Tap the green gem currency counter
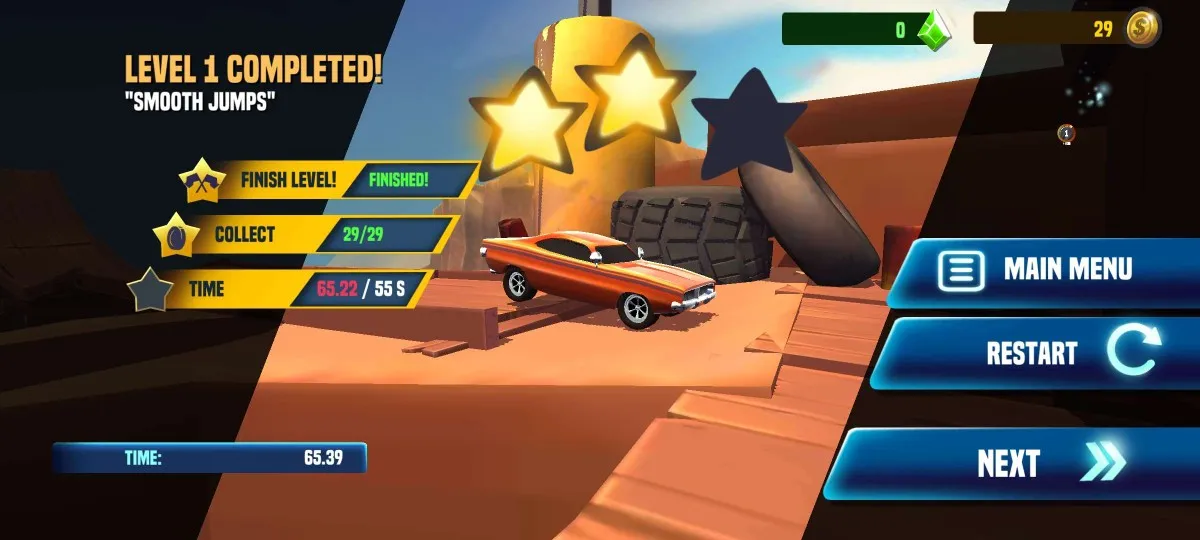Image resolution: width=1200 pixels, height=540 pixels. pos(866,29)
